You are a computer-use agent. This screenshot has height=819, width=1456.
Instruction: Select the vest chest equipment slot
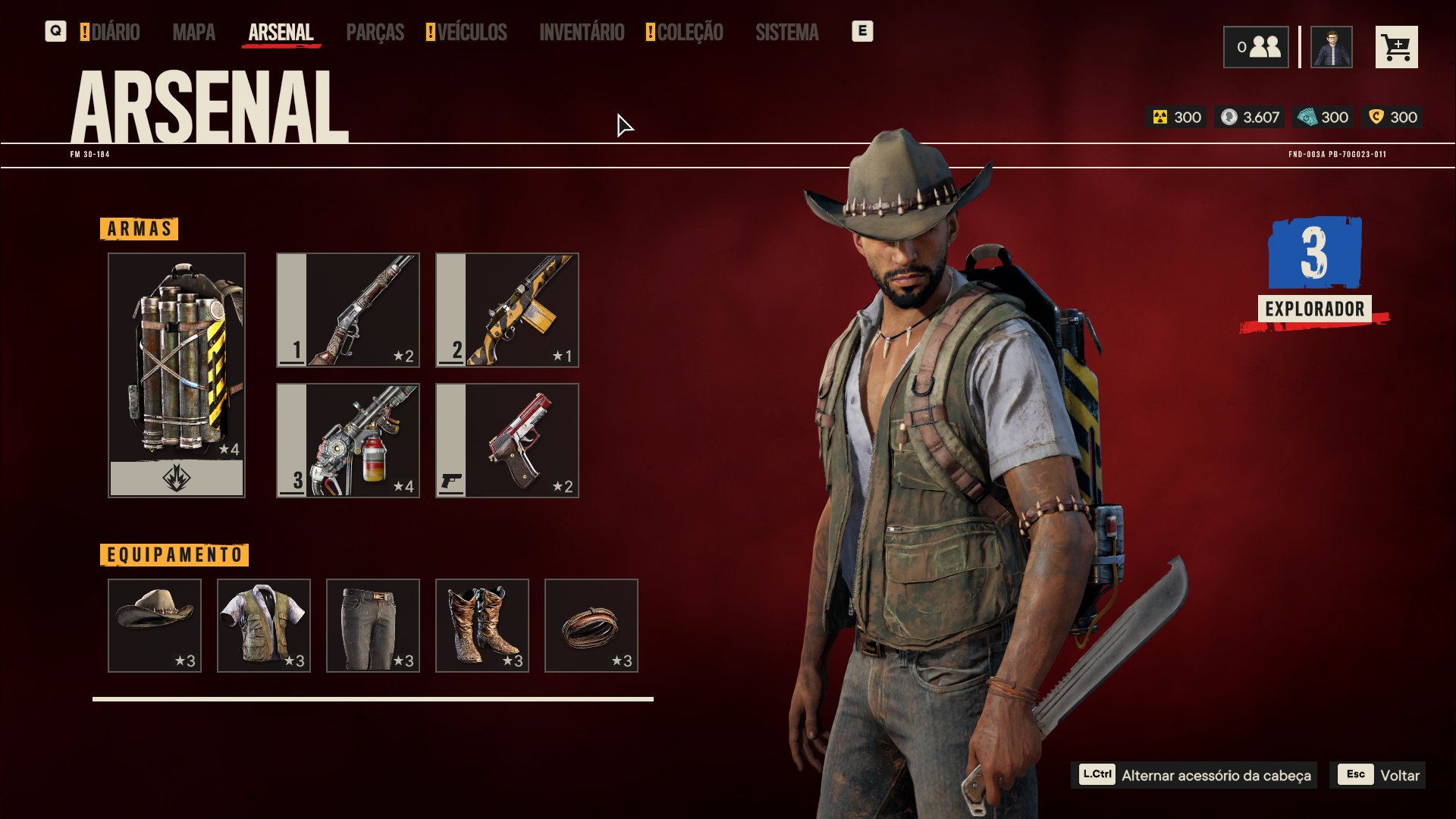coord(264,626)
